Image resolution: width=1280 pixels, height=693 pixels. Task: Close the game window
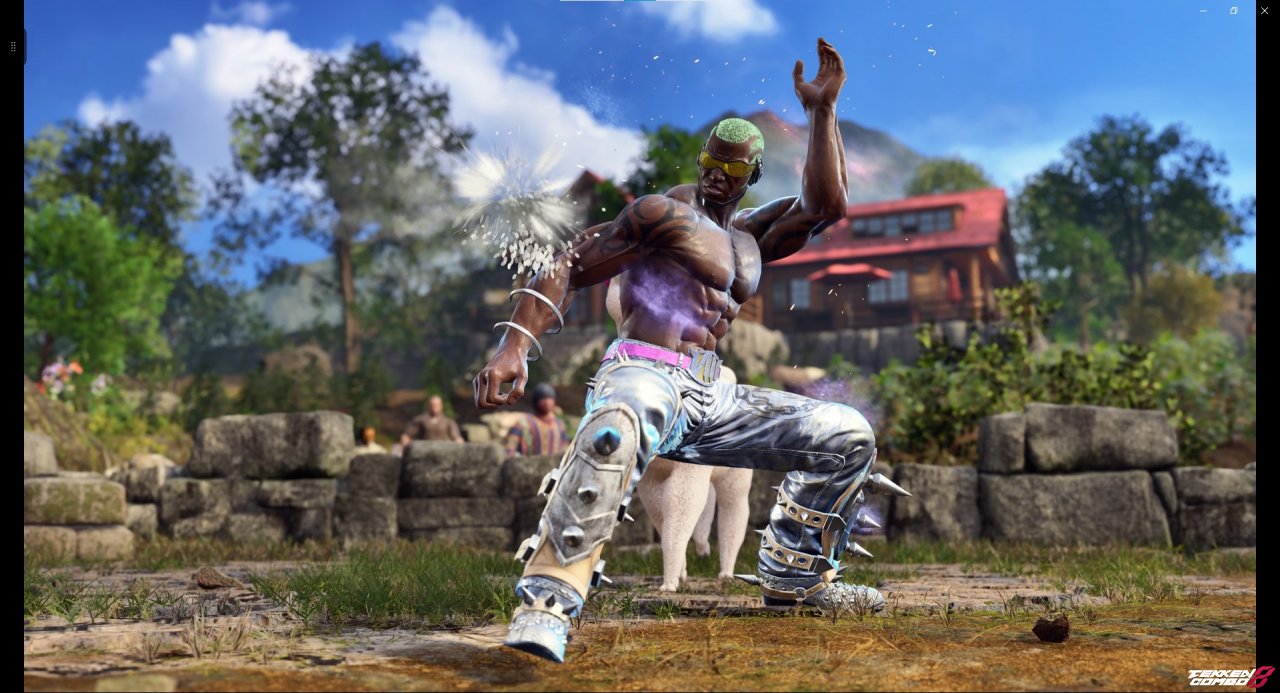(1264, 10)
